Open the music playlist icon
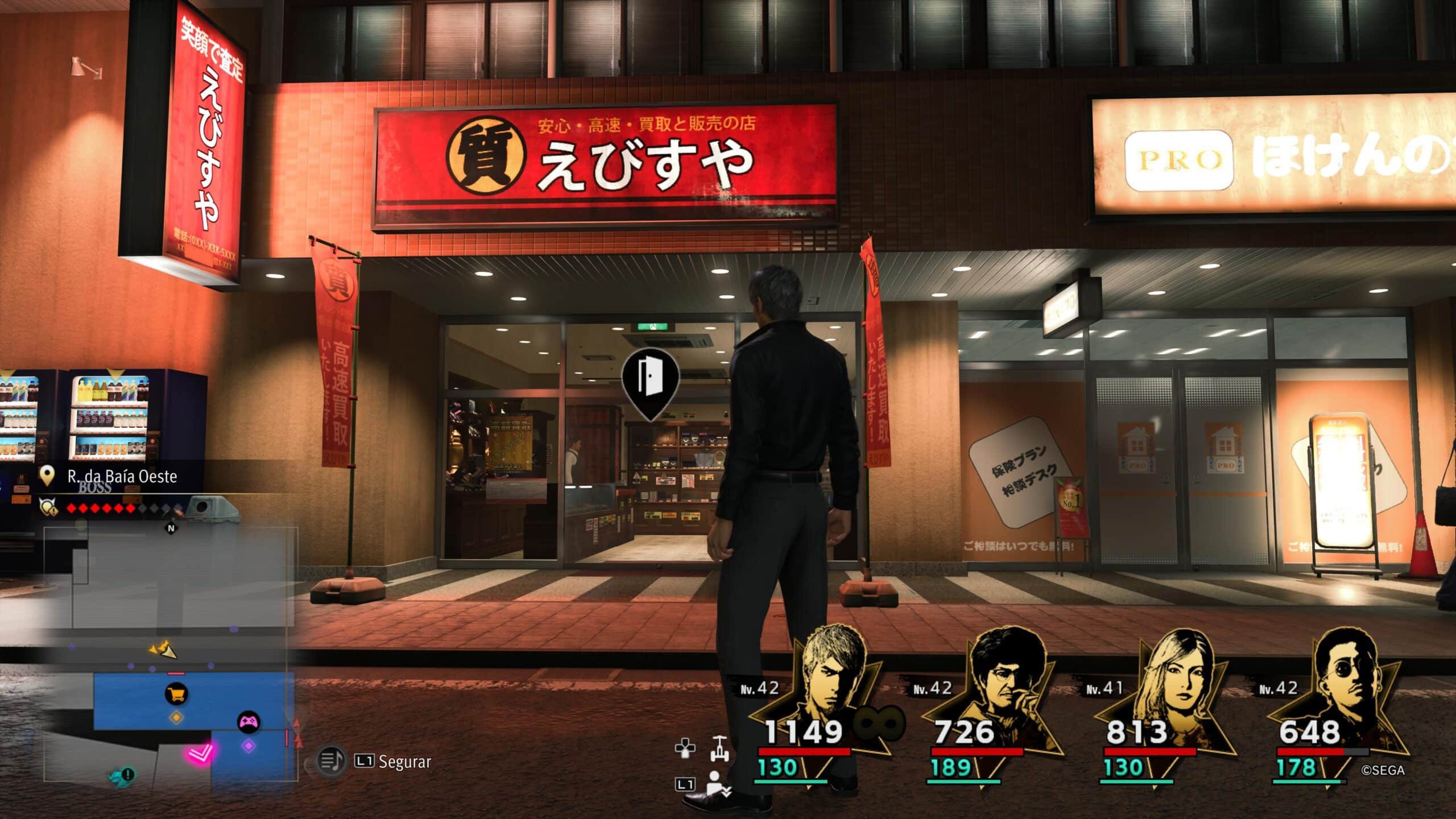 [x=330, y=760]
